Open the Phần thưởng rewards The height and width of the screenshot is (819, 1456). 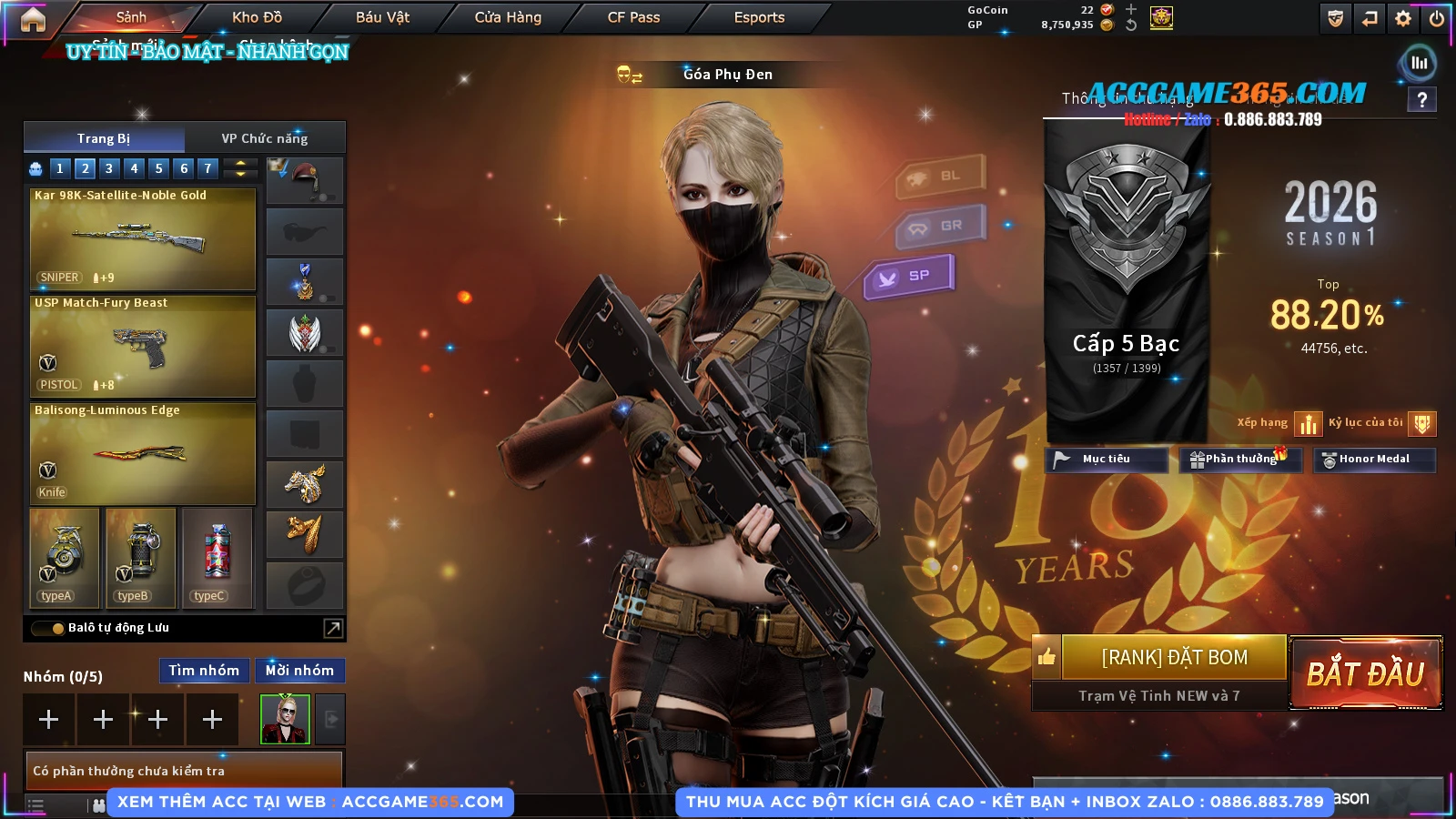click(x=1239, y=460)
